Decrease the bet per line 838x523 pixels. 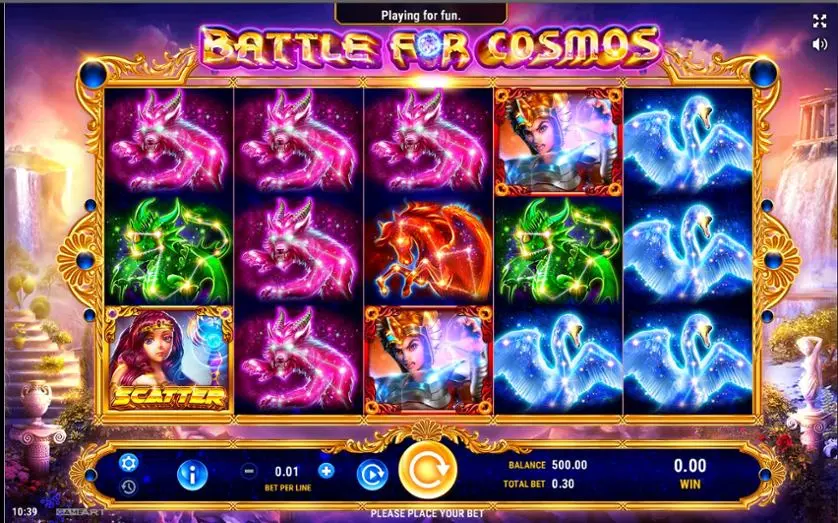249,471
